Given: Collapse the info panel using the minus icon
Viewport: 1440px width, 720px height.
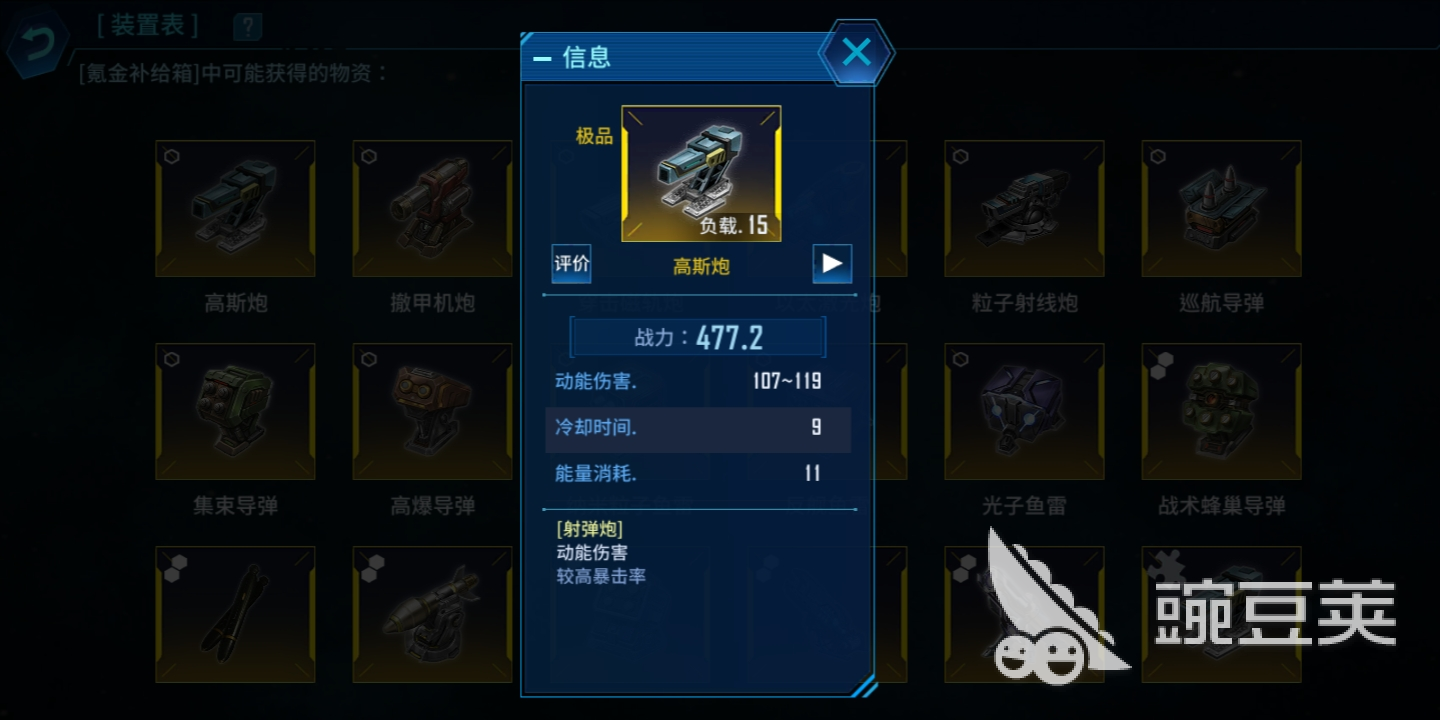Looking at the screenshot, I should (542, 58).
